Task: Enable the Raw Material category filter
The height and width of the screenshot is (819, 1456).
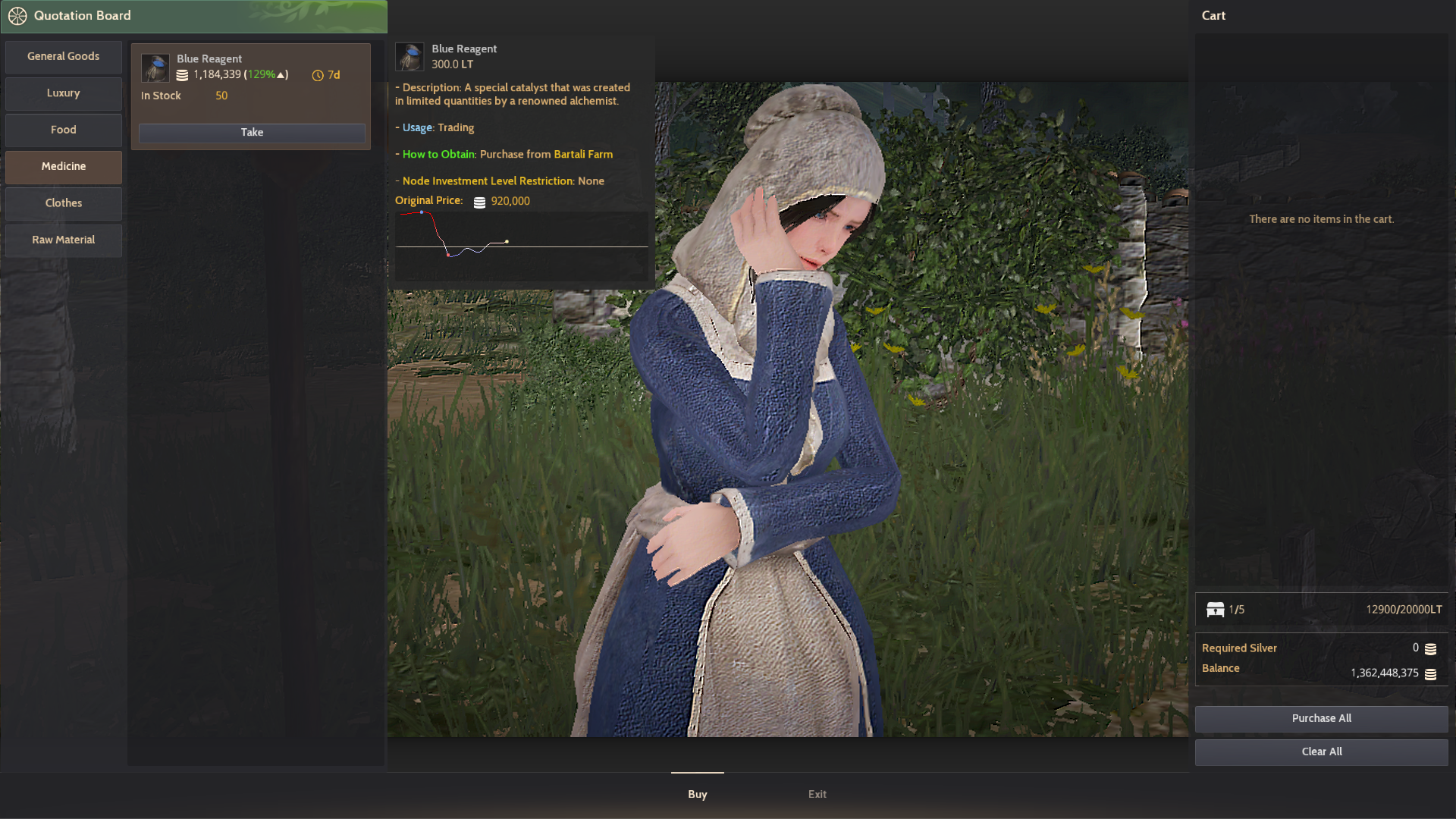Action: point(63,240)
